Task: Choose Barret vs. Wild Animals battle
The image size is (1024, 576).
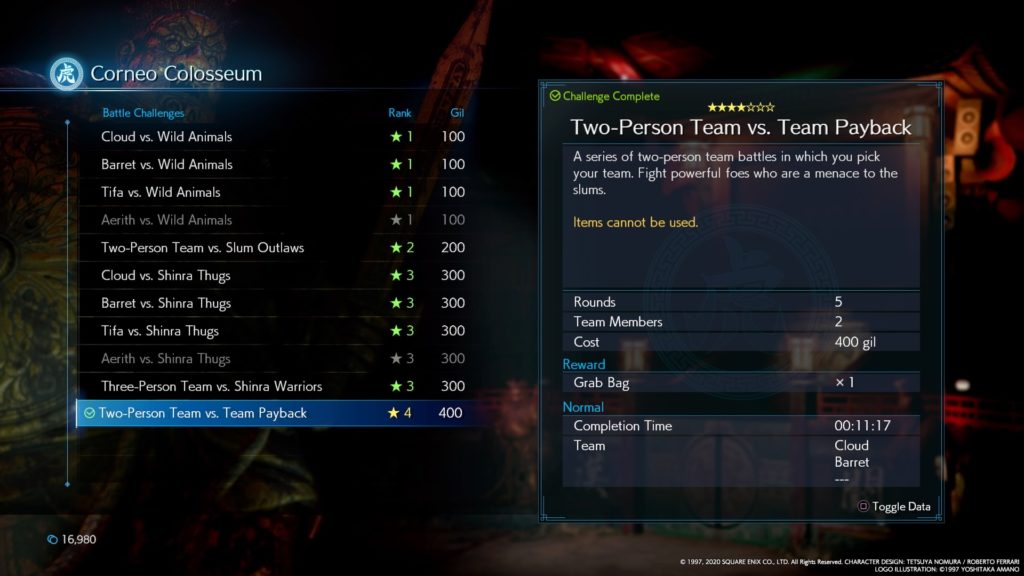Action: click(167, 165)
